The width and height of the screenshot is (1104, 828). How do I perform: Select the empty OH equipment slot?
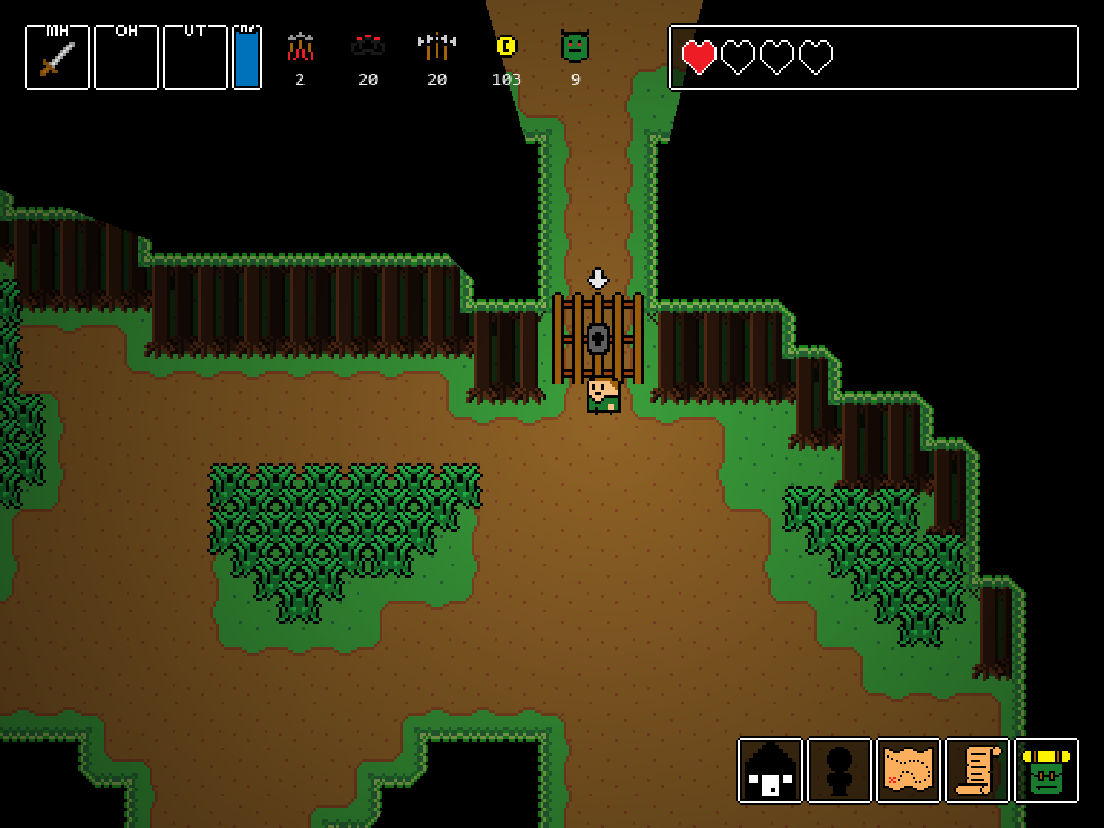[x=126, y=58]
